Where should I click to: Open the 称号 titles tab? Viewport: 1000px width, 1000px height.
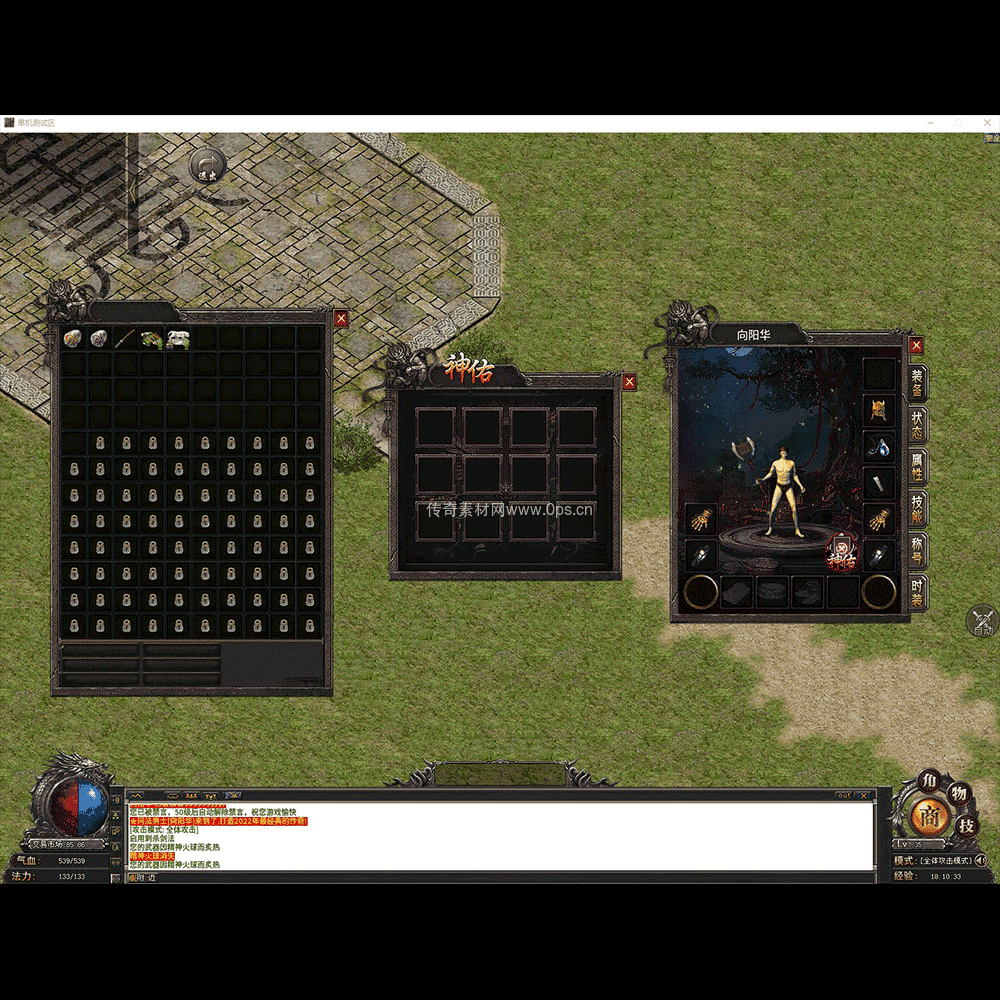(916, 552)
